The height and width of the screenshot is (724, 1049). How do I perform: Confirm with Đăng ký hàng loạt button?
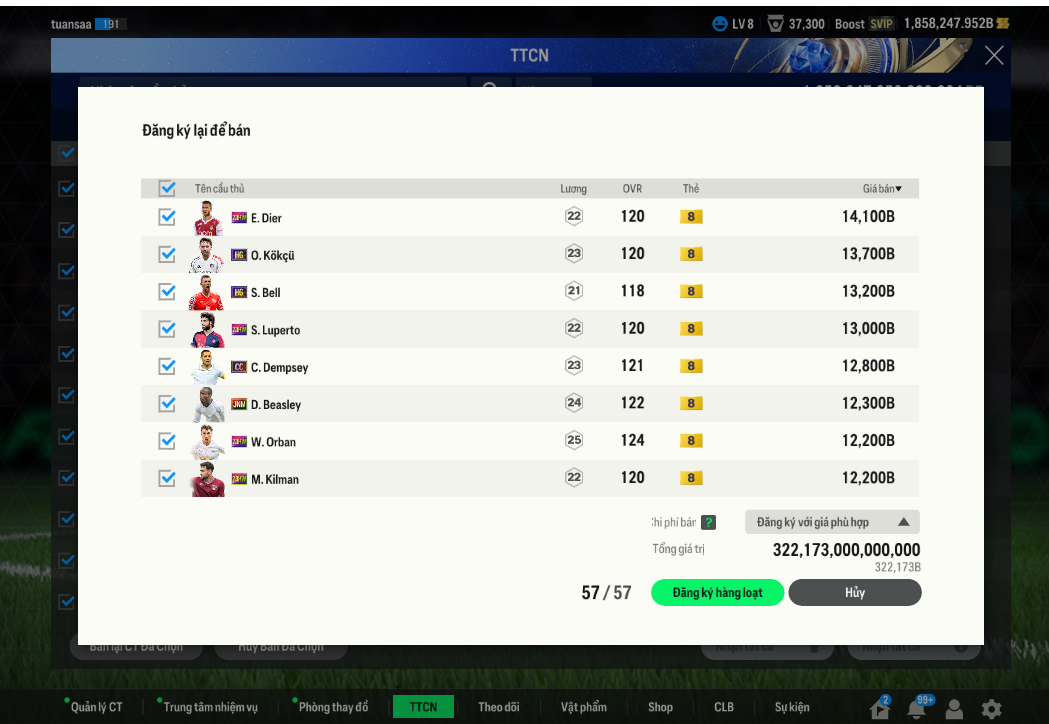pos(717,593)
